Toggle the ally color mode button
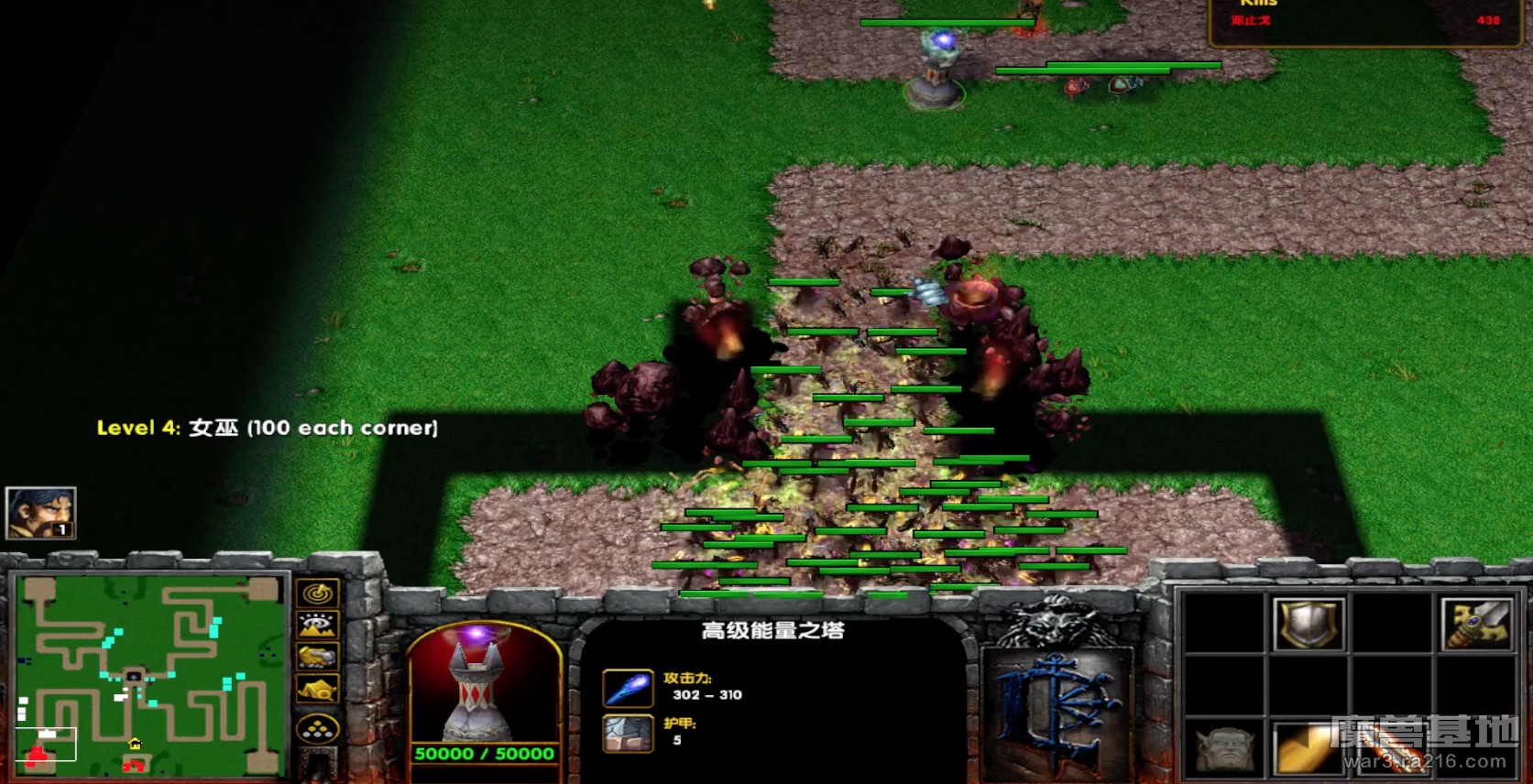The height and width of the screenshot is (784, 1533). click(x=318, y=658)
